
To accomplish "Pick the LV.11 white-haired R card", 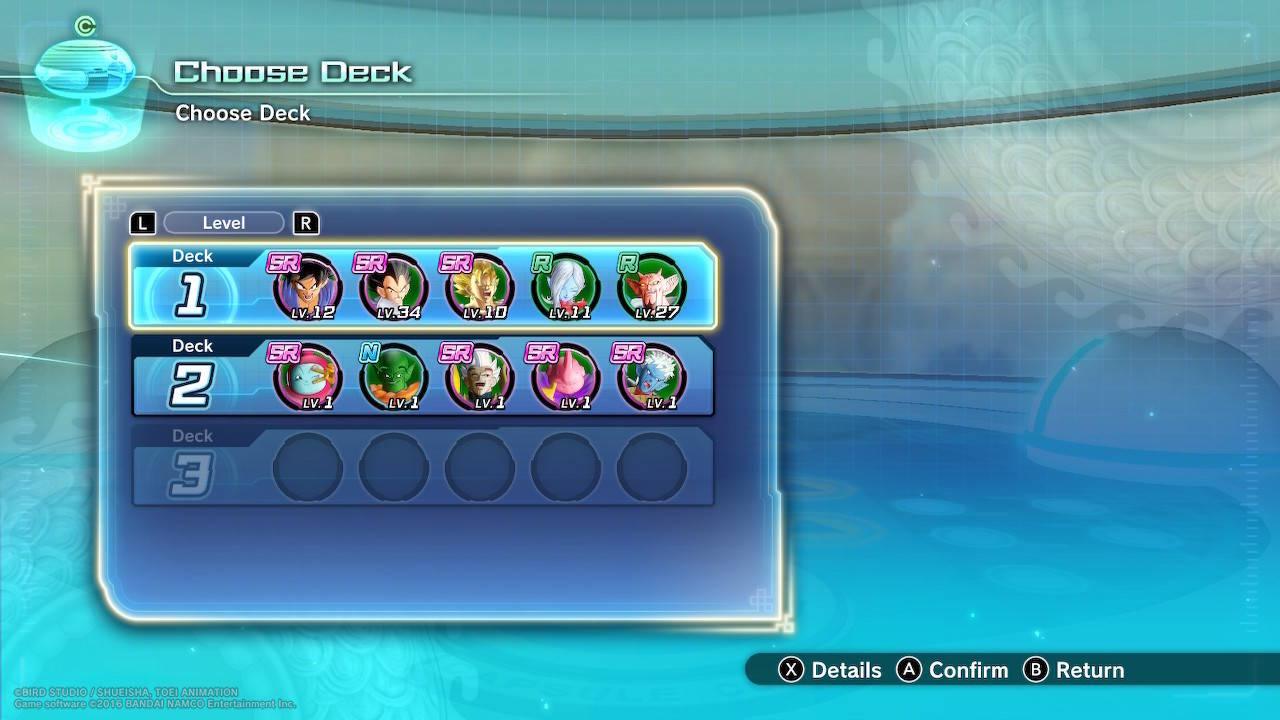I will pyautogui.click(x=565, y=288).
